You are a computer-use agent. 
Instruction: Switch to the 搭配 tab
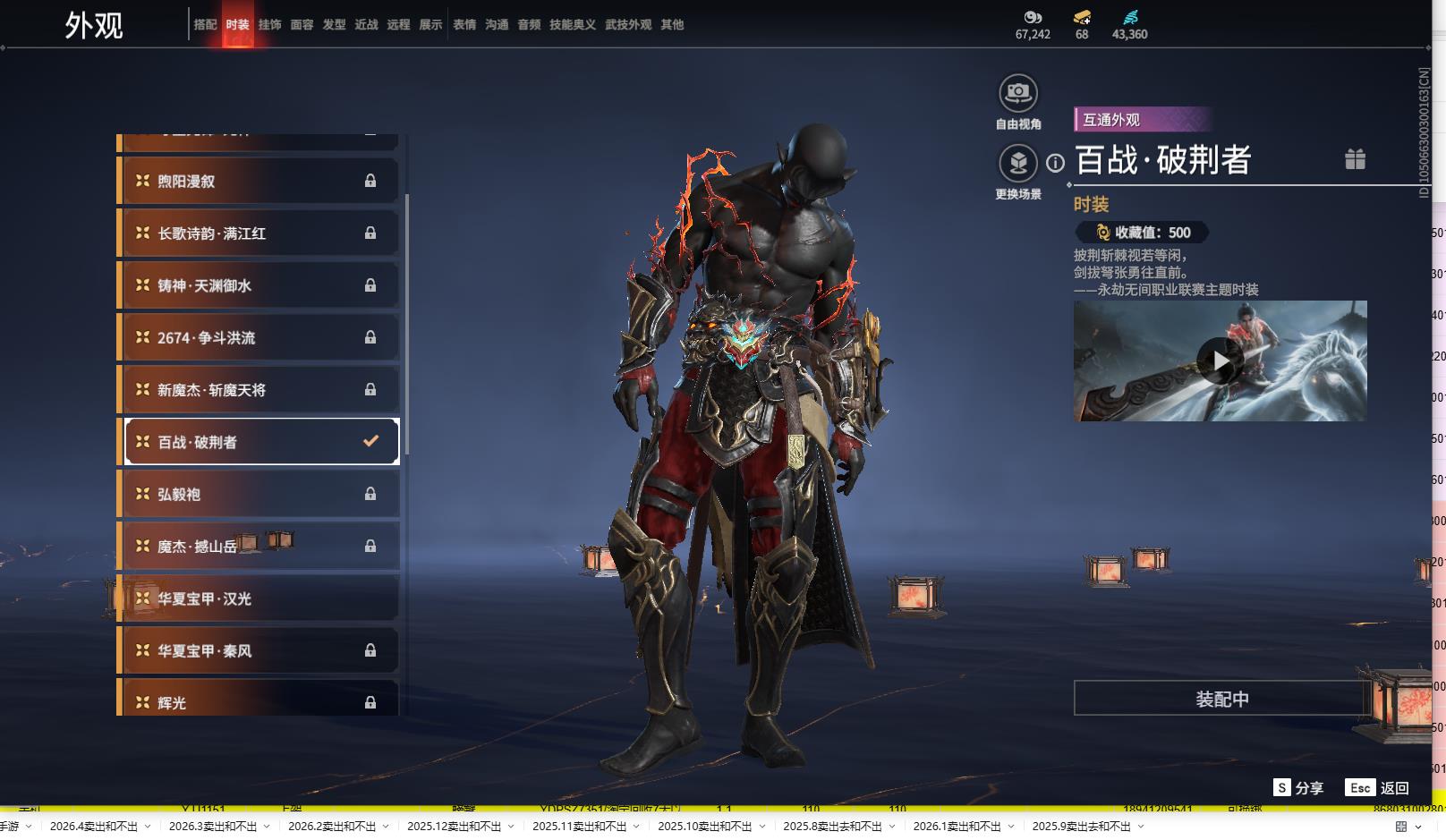tap(205, 25)
